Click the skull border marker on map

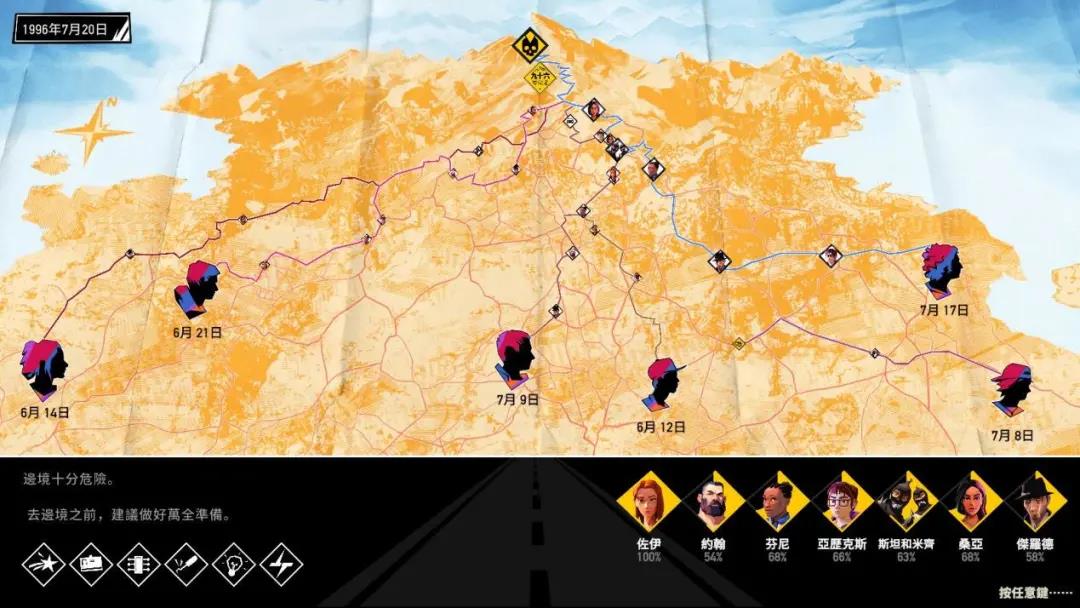(x=529, y=47)
